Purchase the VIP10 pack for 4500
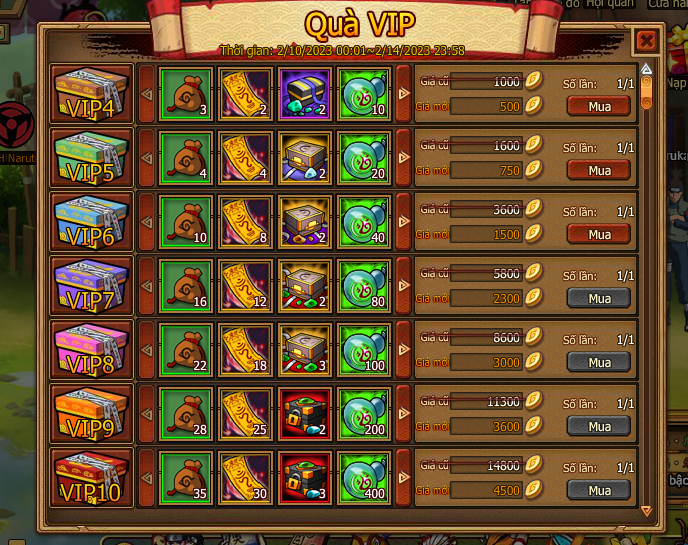This screenshot has width=688, height=545. click(x=599, y=490)
